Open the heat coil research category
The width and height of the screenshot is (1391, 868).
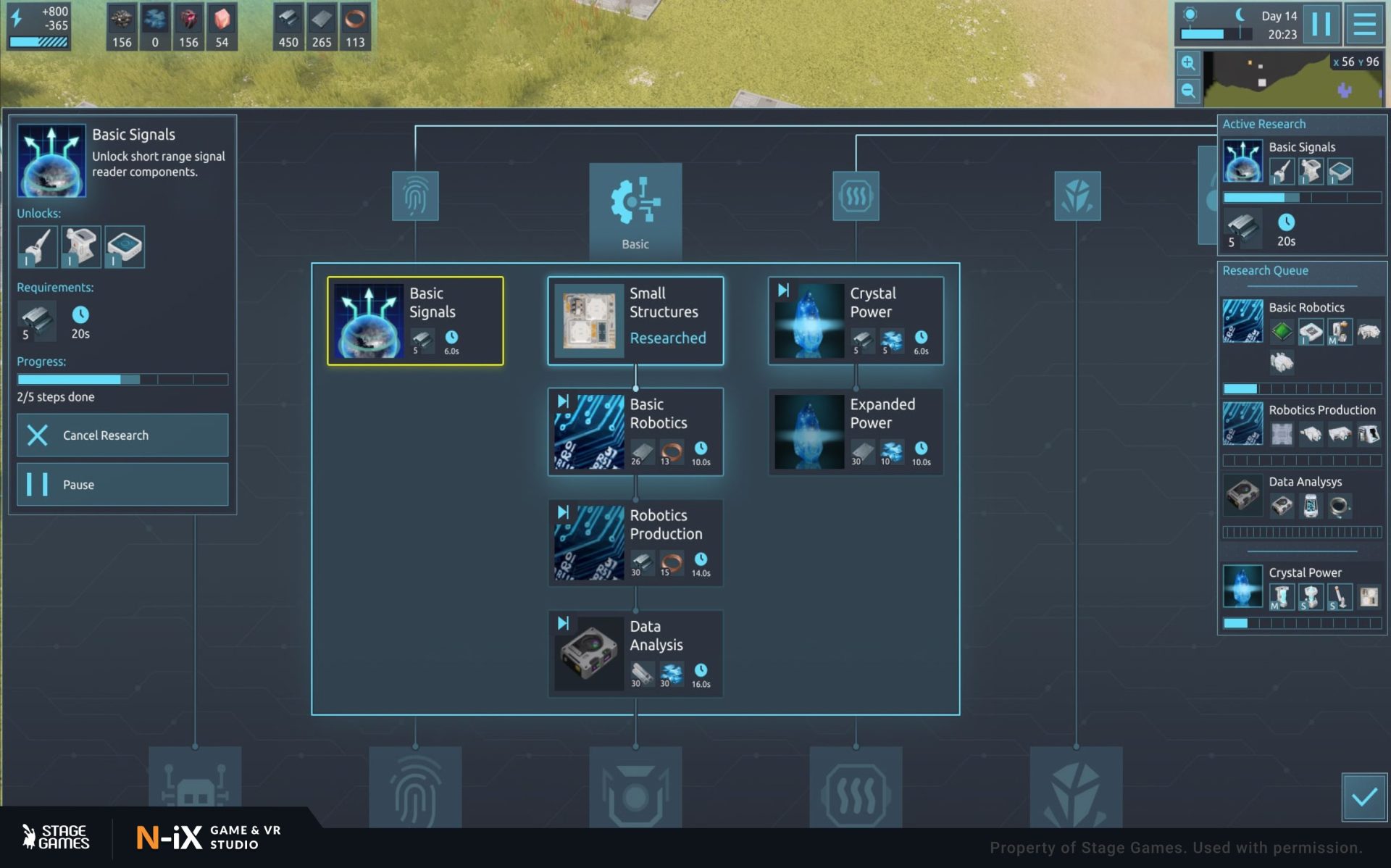[x=856, y=196]
